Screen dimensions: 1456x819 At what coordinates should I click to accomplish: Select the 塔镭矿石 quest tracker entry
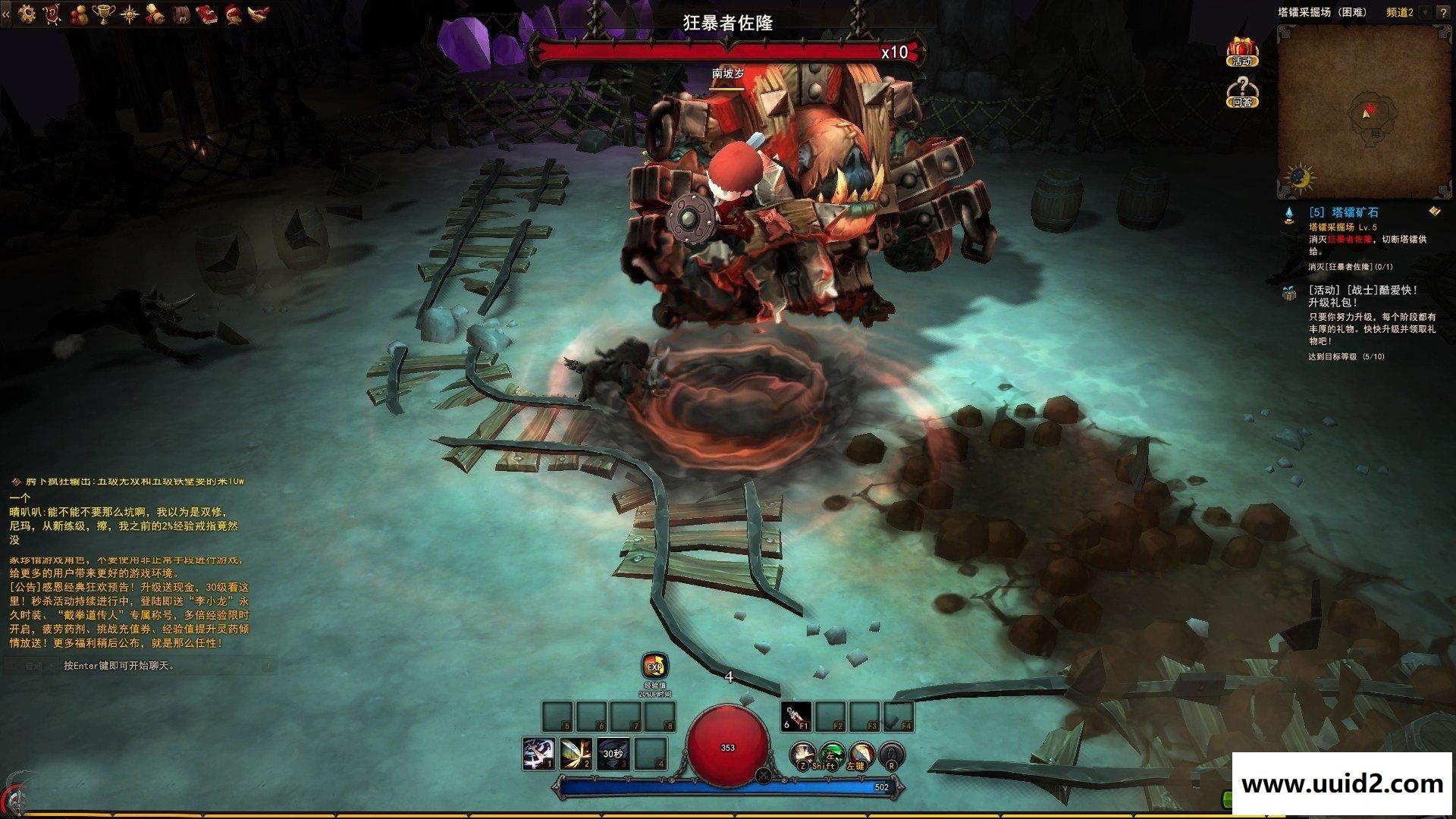1343,213
